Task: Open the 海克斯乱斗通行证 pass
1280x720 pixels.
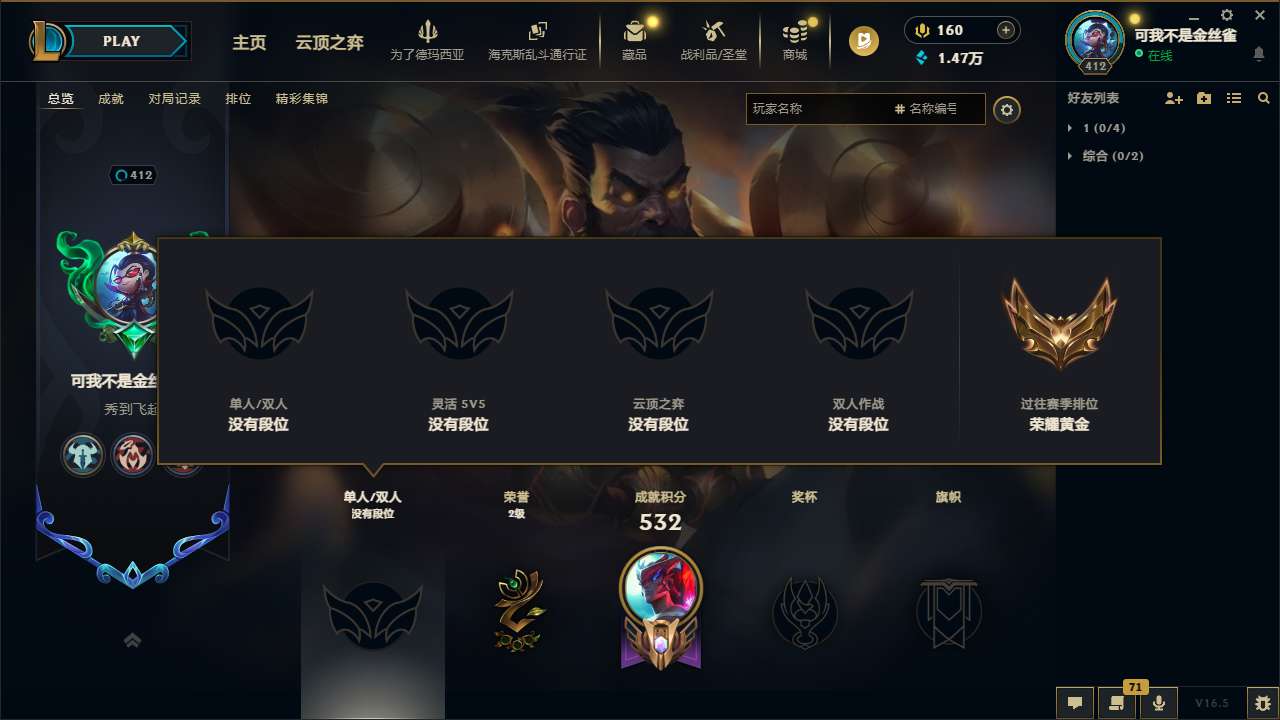Action: point(535,41)
